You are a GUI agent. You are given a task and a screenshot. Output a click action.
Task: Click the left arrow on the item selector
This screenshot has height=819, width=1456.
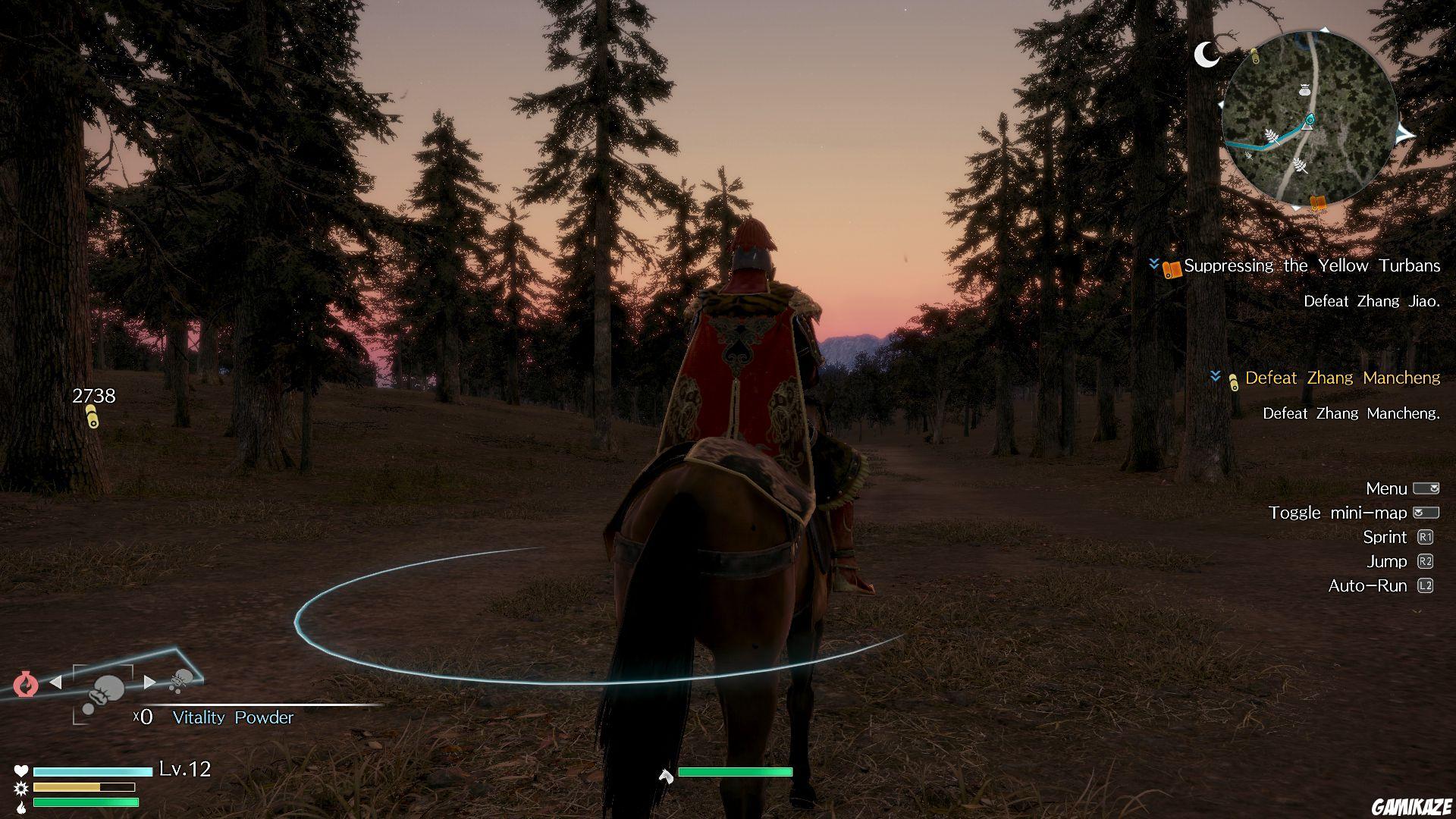pos(55,682)
